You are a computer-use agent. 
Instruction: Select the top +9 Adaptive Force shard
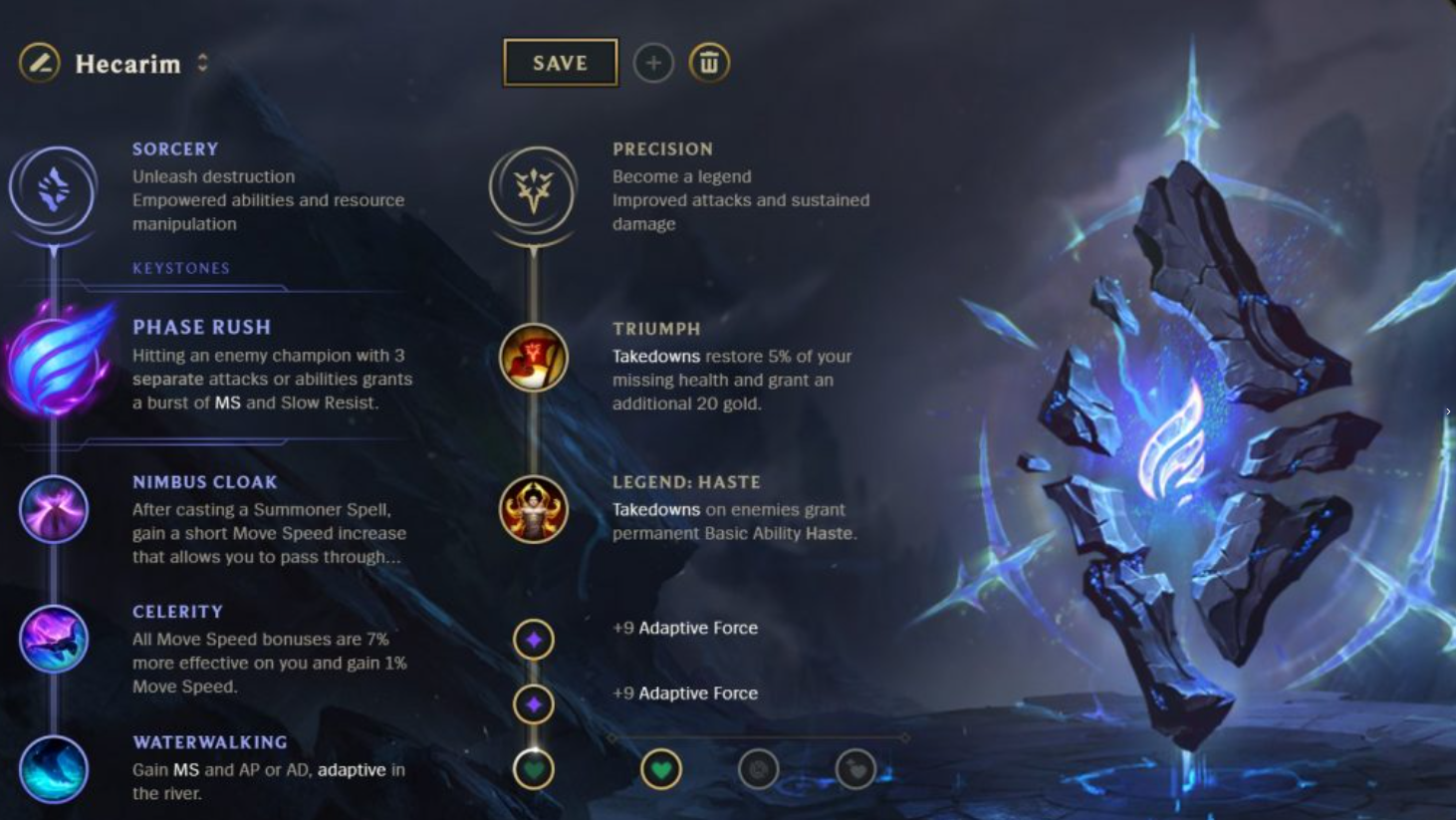534,640
